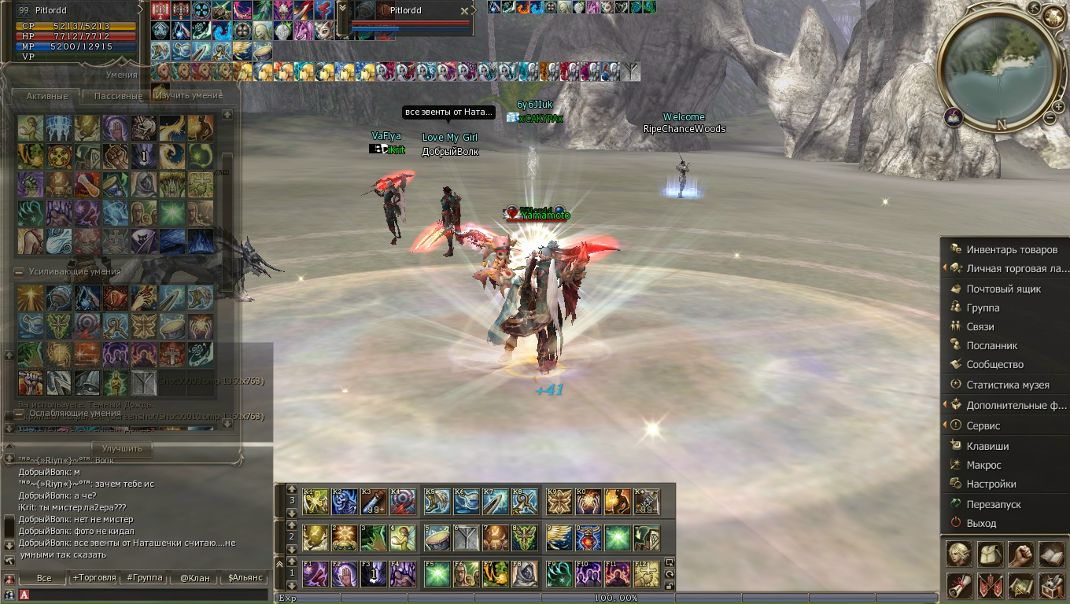The width and height of the screenshot is (1070, 604).
Task: Select the $Альянс chat tab
Action: [x=245, y=578]
